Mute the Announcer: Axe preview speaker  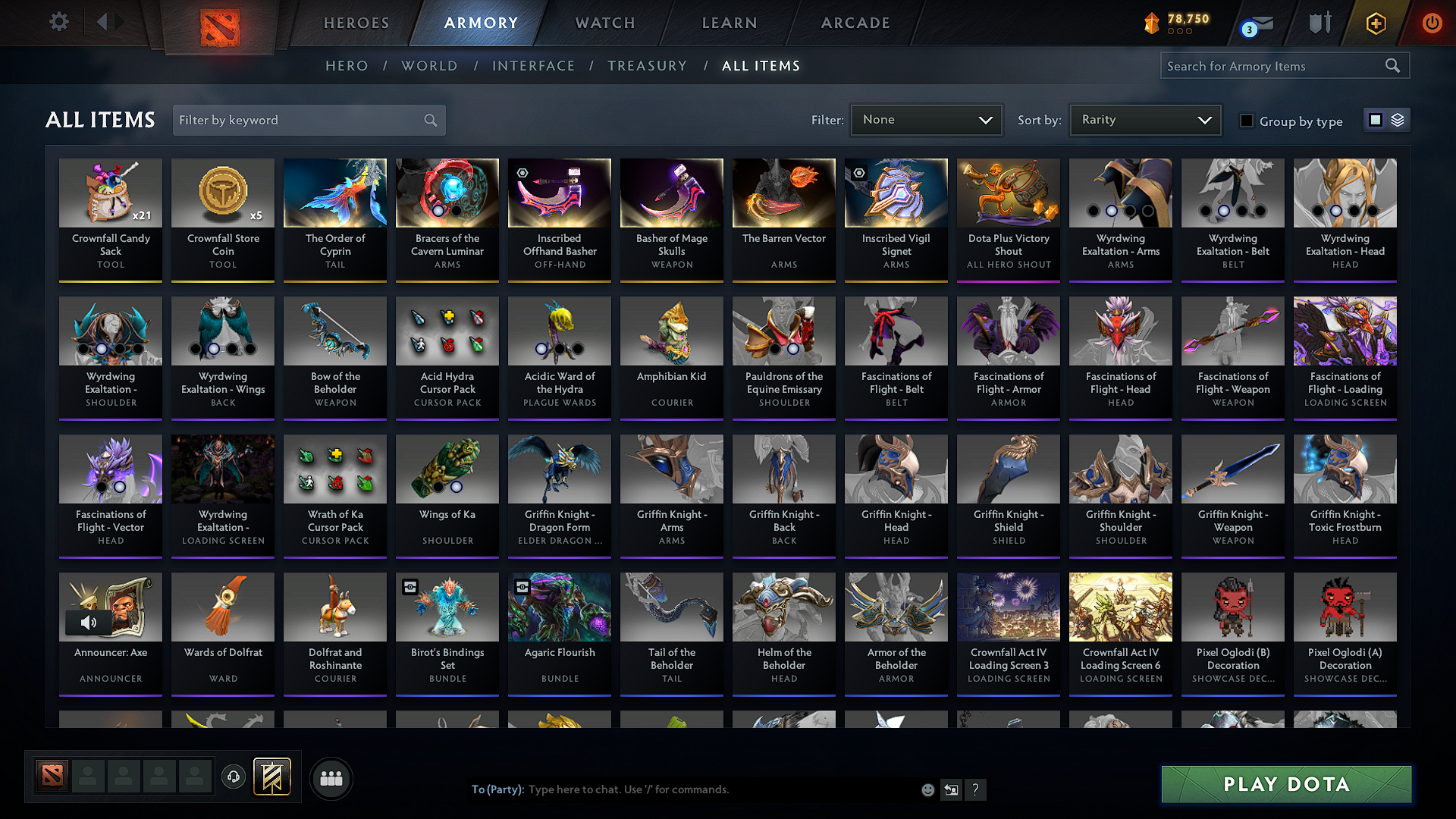tap(89, 623)
